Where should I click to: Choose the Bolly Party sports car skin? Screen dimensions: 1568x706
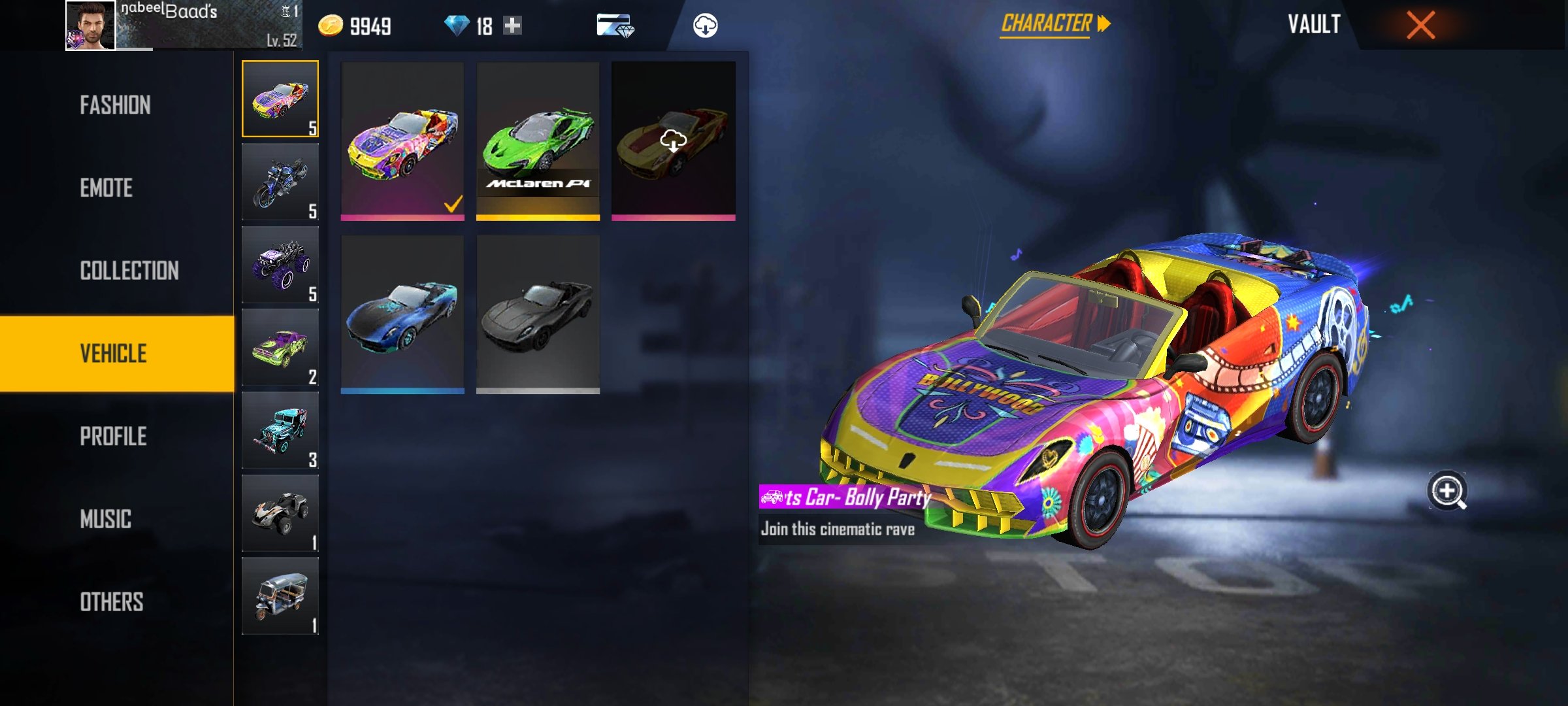(x=402, y=141)
